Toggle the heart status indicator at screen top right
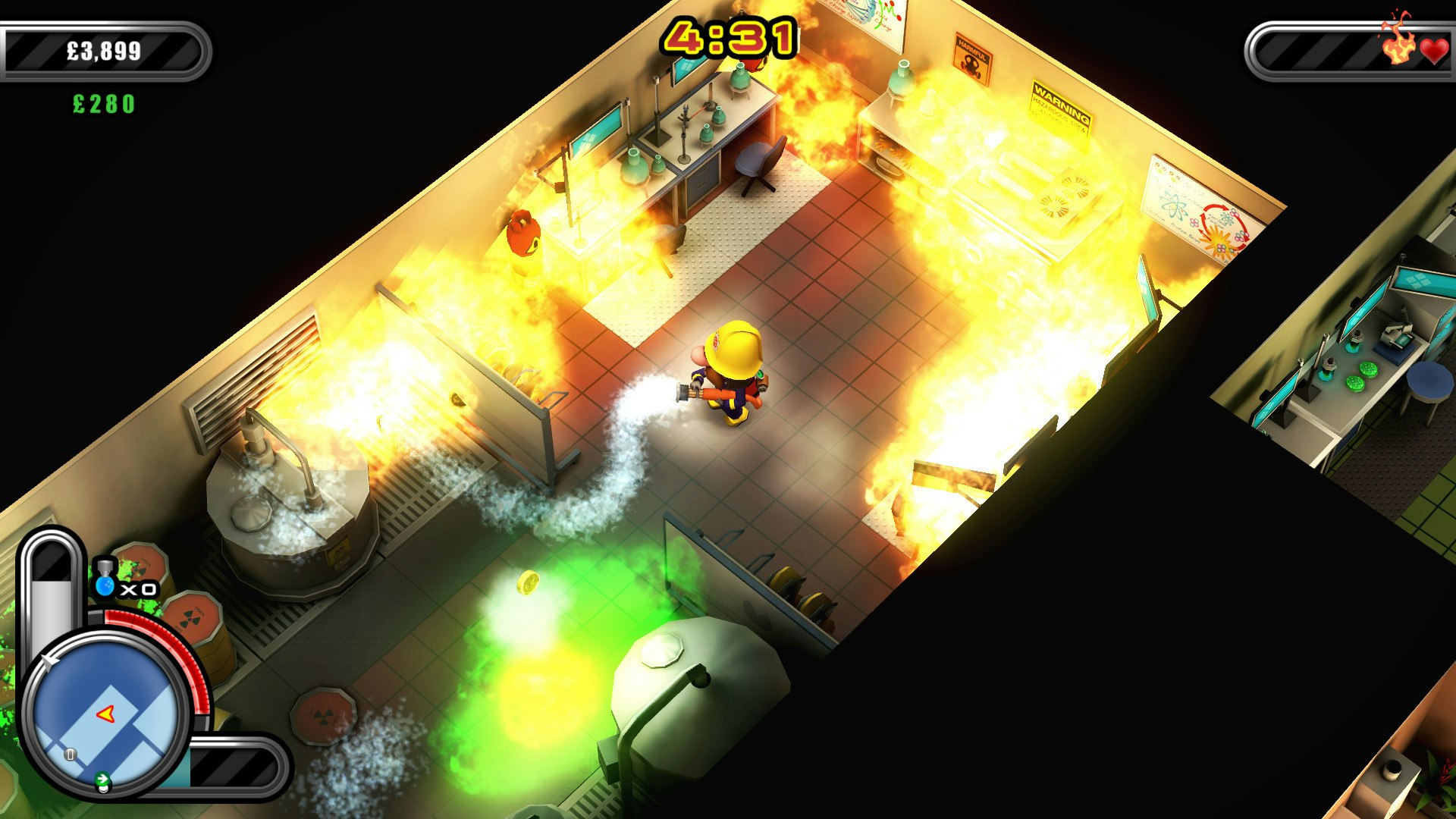This screenshot has width=1456, height=819. pyautogui.click(x=1436, y=51)
